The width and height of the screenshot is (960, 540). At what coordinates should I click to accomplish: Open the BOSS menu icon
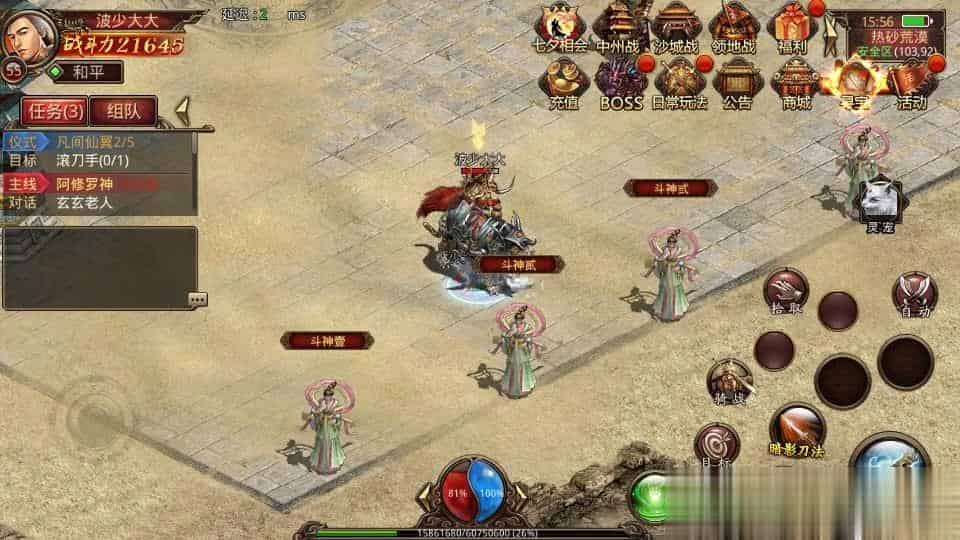(621, 81)
